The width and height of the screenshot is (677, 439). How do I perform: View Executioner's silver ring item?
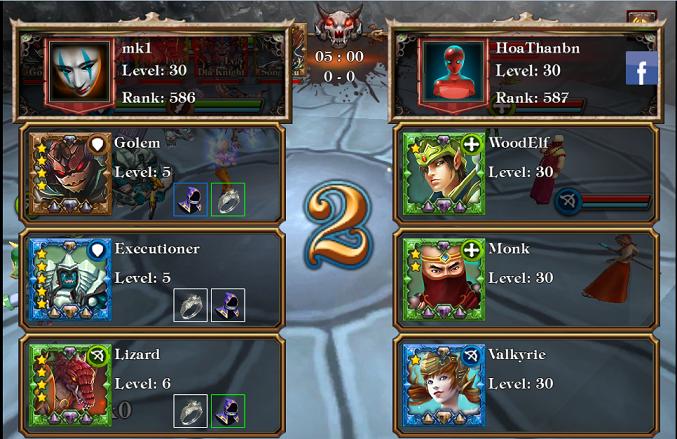(190, 305)
